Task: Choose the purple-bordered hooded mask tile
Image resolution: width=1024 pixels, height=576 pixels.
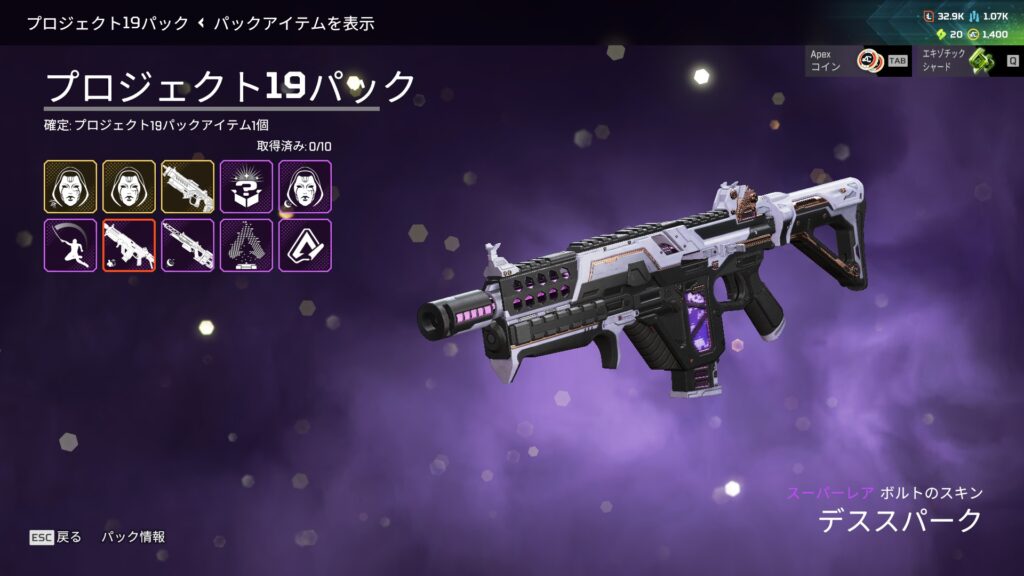Action: pyautogui.click(x=305, y=187)
